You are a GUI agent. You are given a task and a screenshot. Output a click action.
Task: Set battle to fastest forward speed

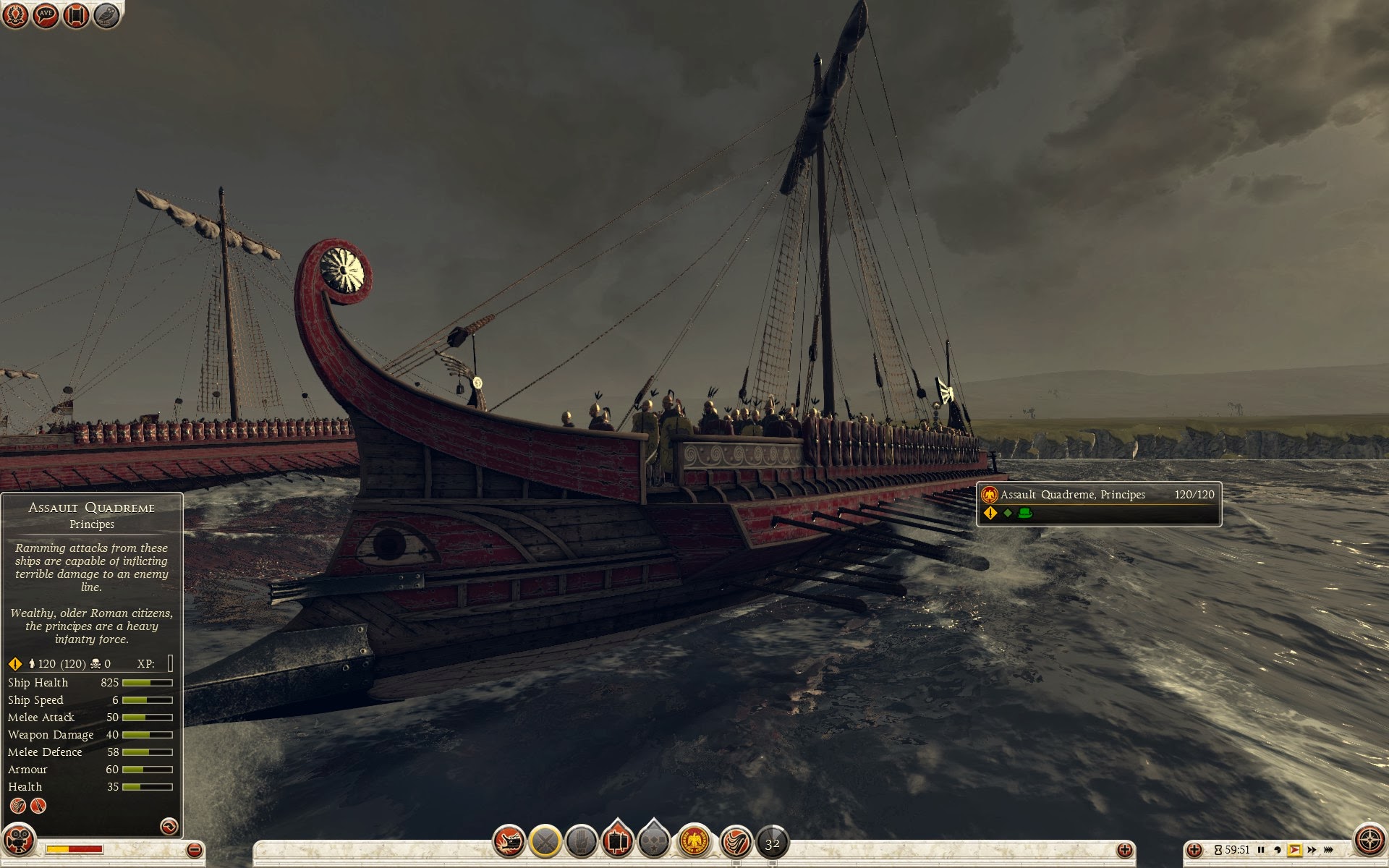[x=1328, y=850]
